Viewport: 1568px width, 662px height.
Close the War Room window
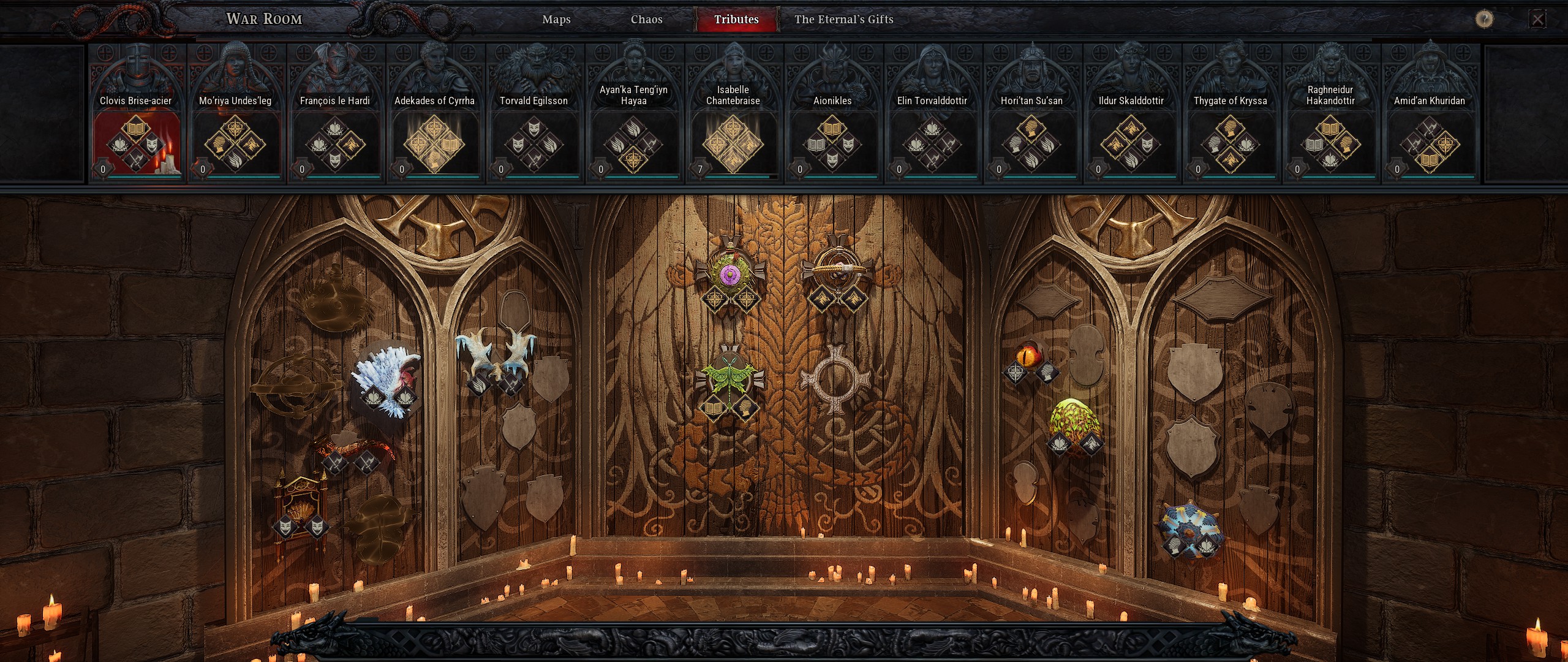click(x=1537, y=20)
